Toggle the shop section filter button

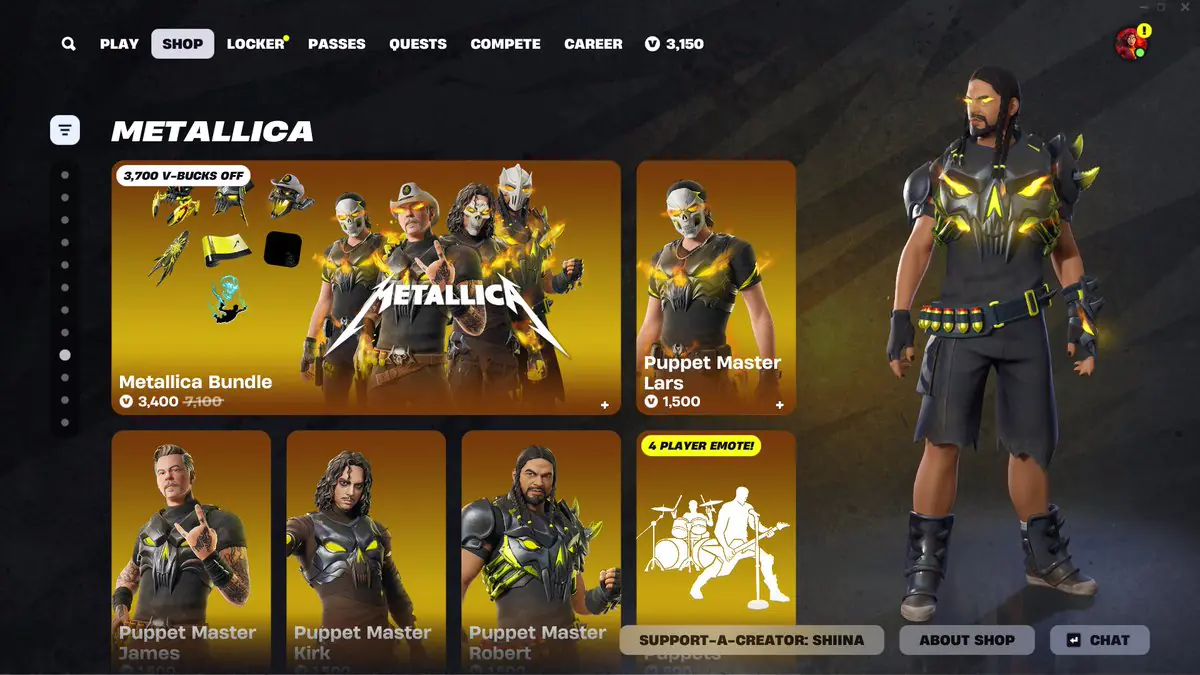65,130
